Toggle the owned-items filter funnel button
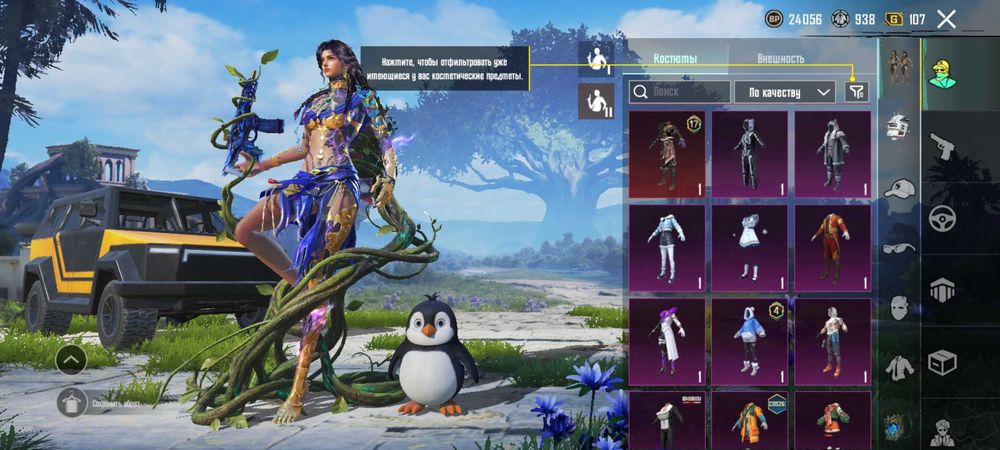 (856, 92)
